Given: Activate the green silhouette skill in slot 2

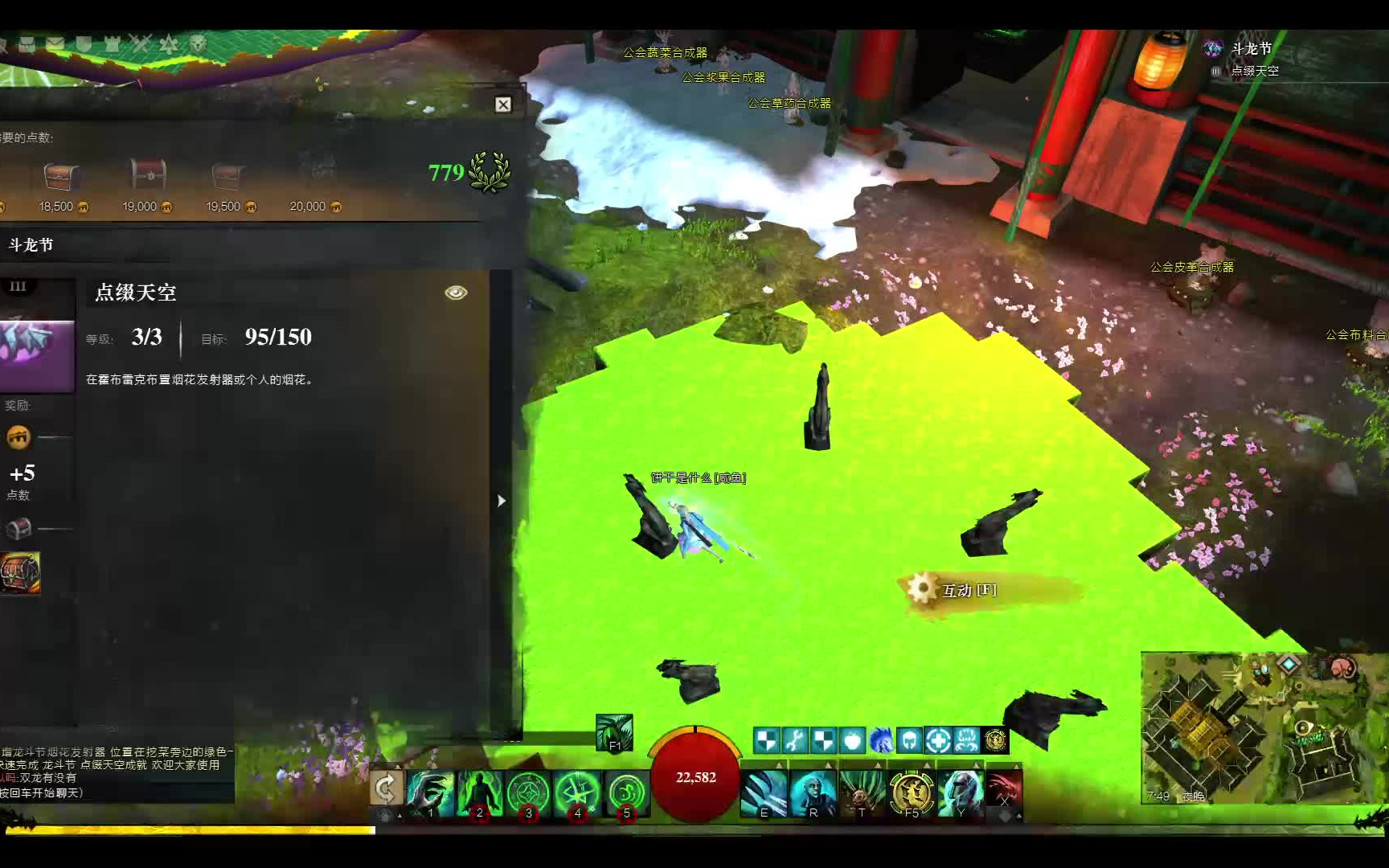Looking at the screenshot, I should pyautogui.click(x=480, y=792).
